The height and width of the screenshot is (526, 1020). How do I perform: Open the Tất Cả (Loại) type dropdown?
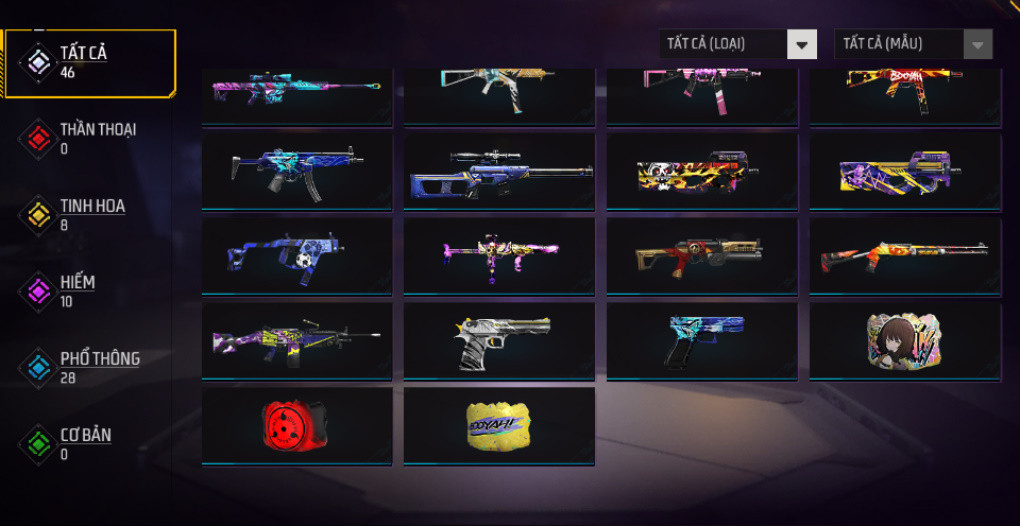738,44
